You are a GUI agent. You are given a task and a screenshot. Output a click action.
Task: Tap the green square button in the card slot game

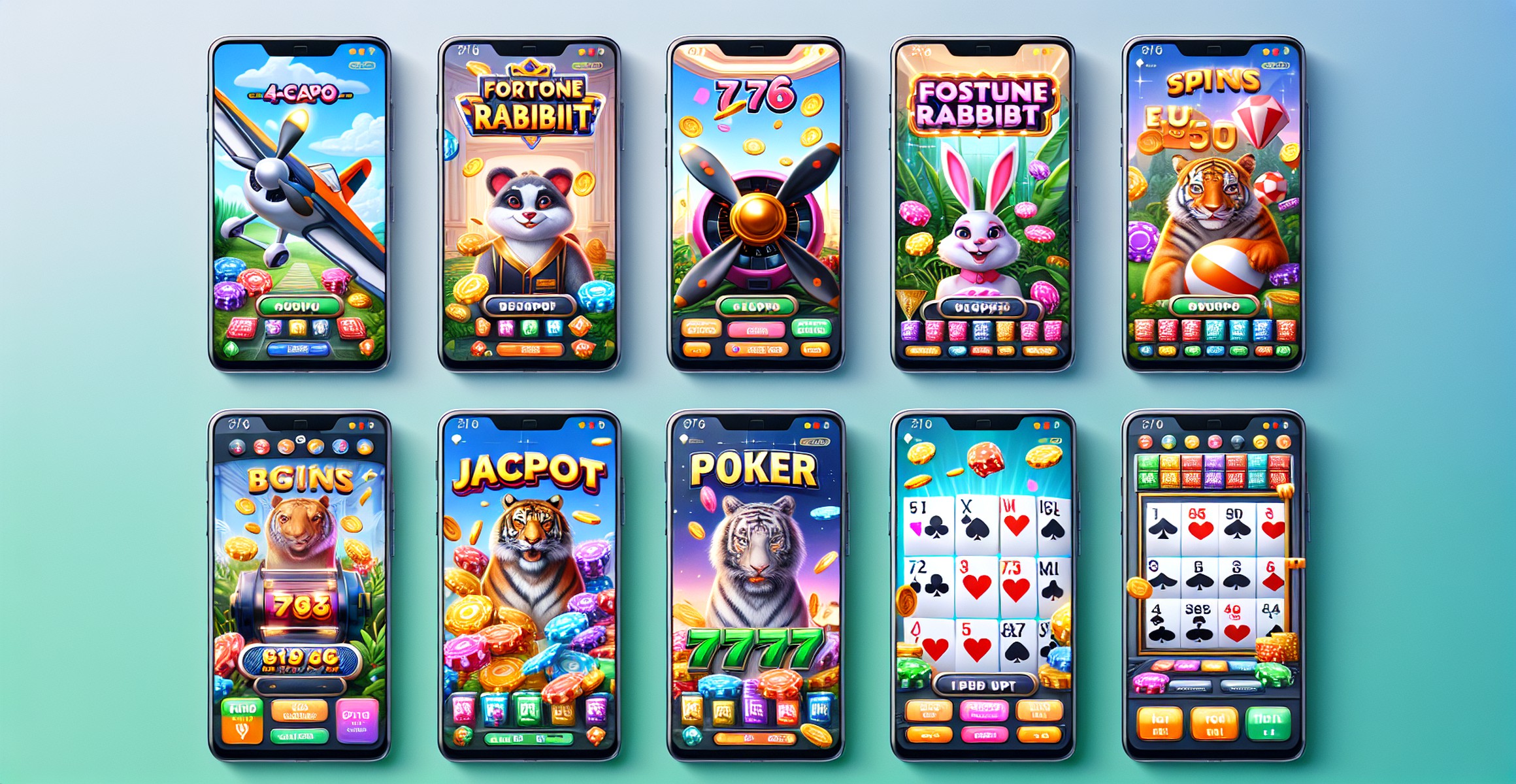pos(1268,723)
